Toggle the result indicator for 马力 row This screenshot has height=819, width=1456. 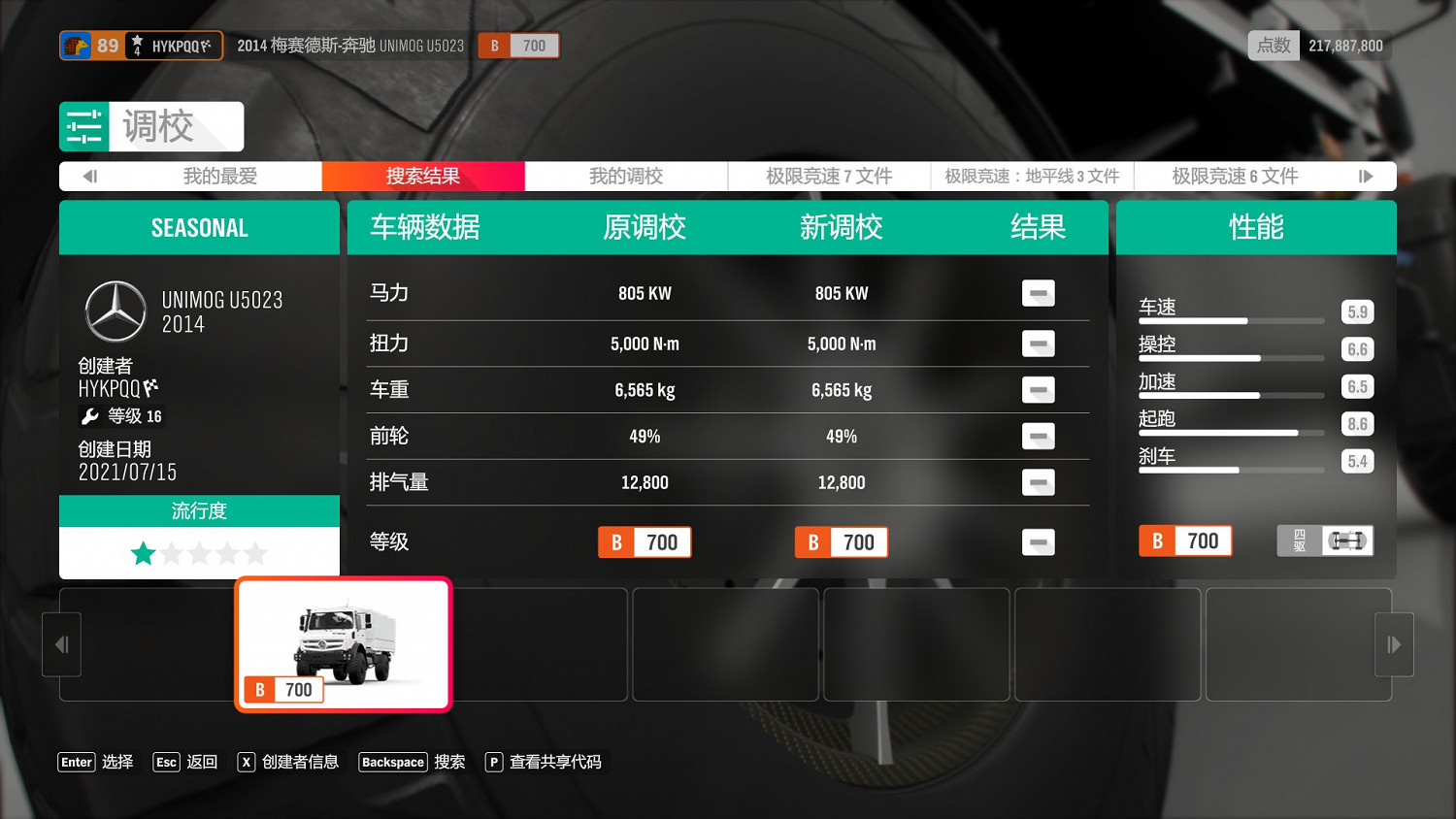pos(1038,293)
